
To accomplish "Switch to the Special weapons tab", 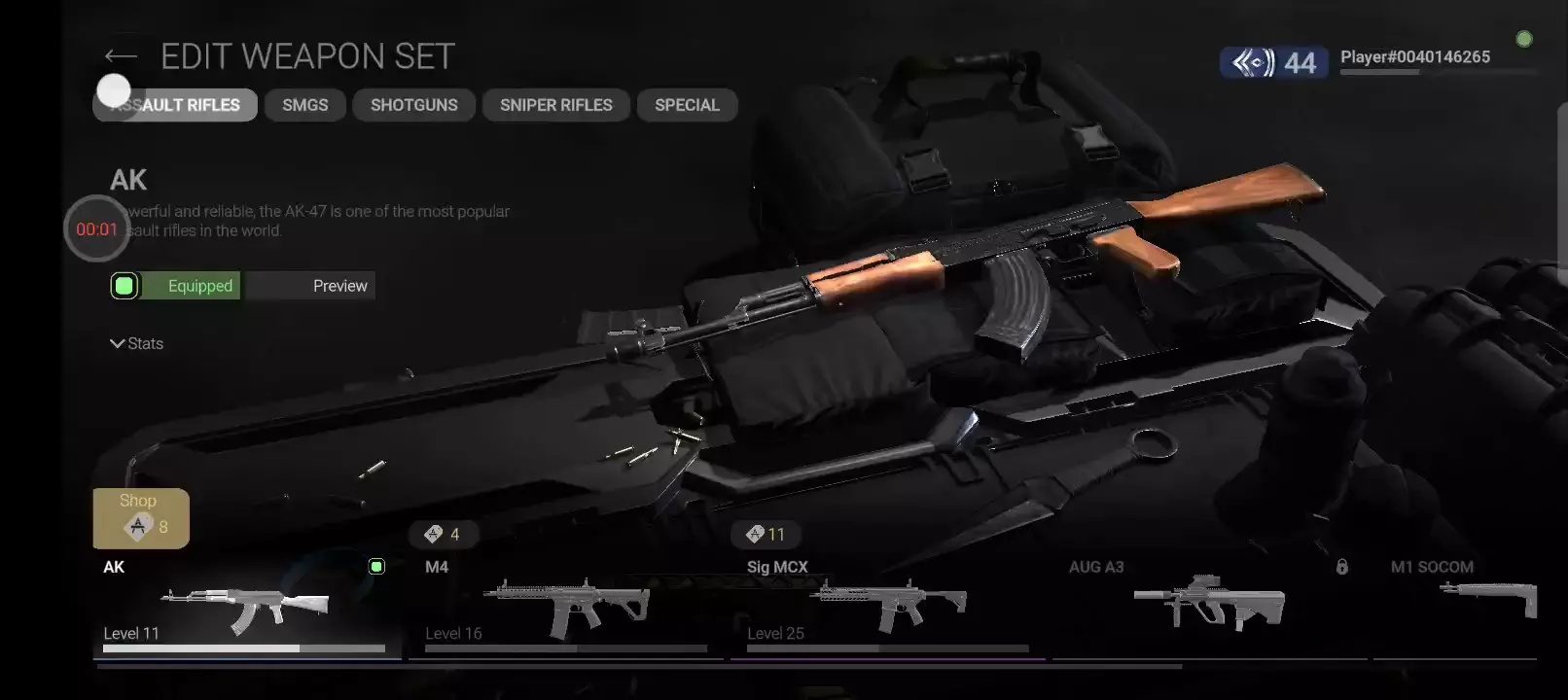I will [x=687, y=105].
